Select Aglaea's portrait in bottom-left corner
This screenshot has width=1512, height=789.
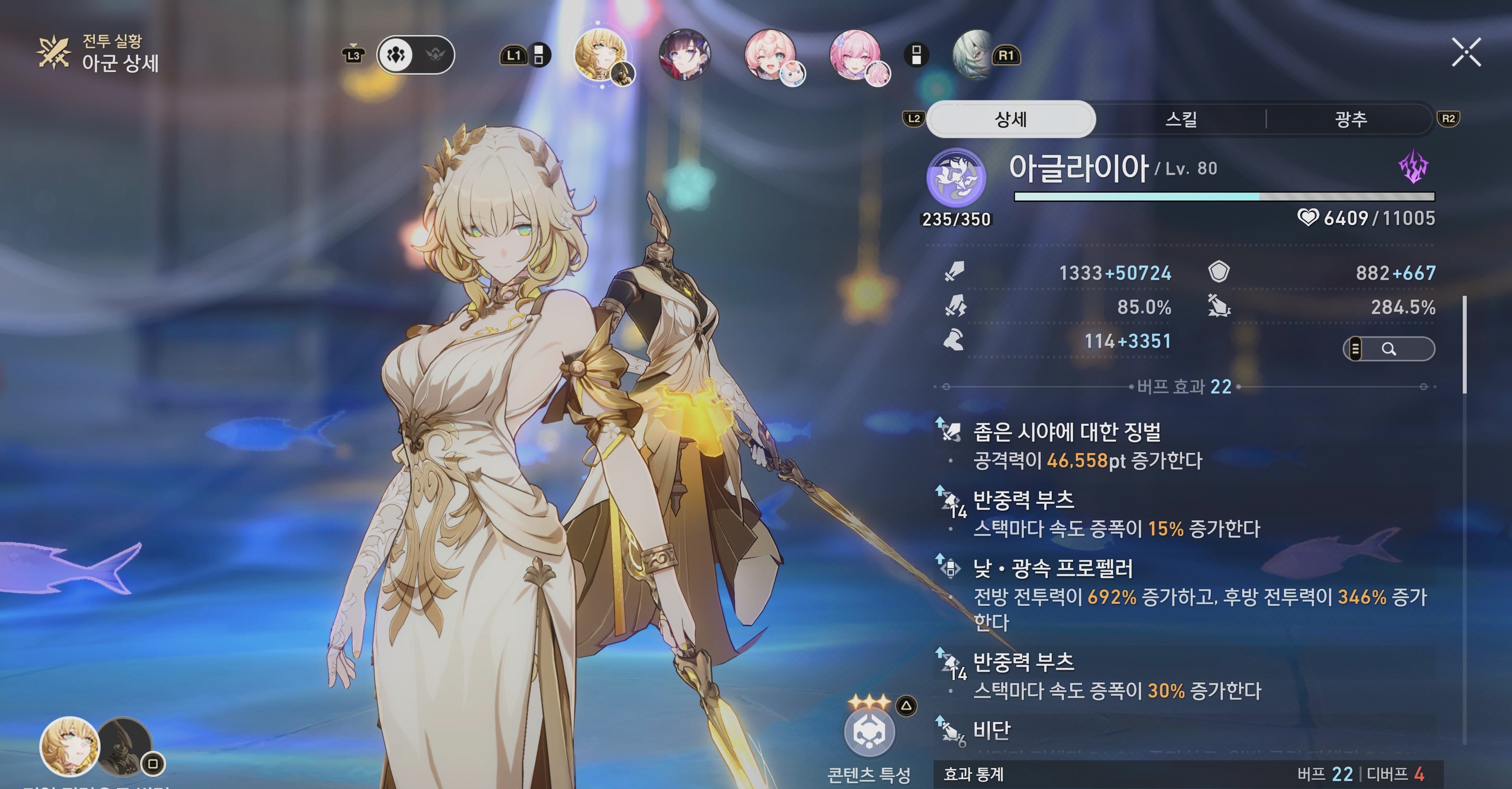[x=69, y=747]
